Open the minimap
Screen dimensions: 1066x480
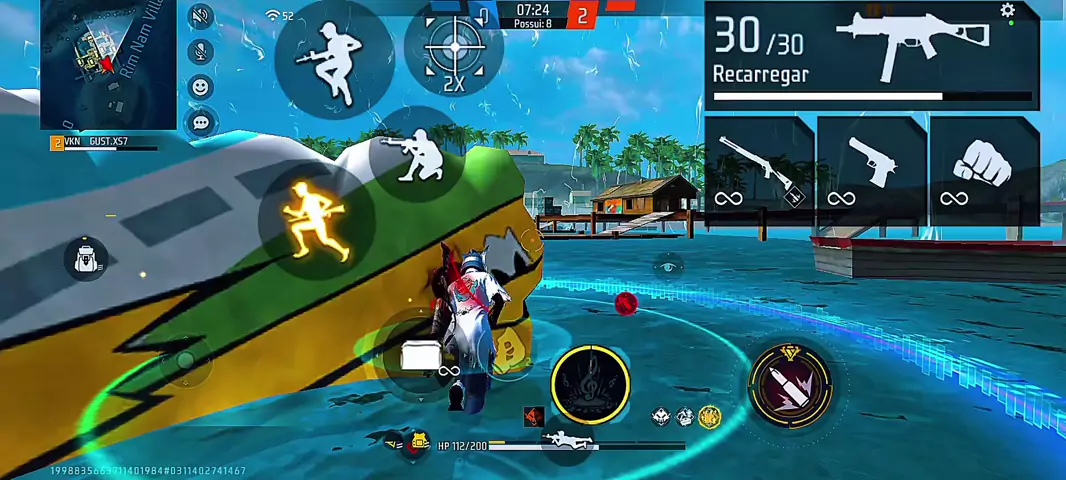(108, 64)
